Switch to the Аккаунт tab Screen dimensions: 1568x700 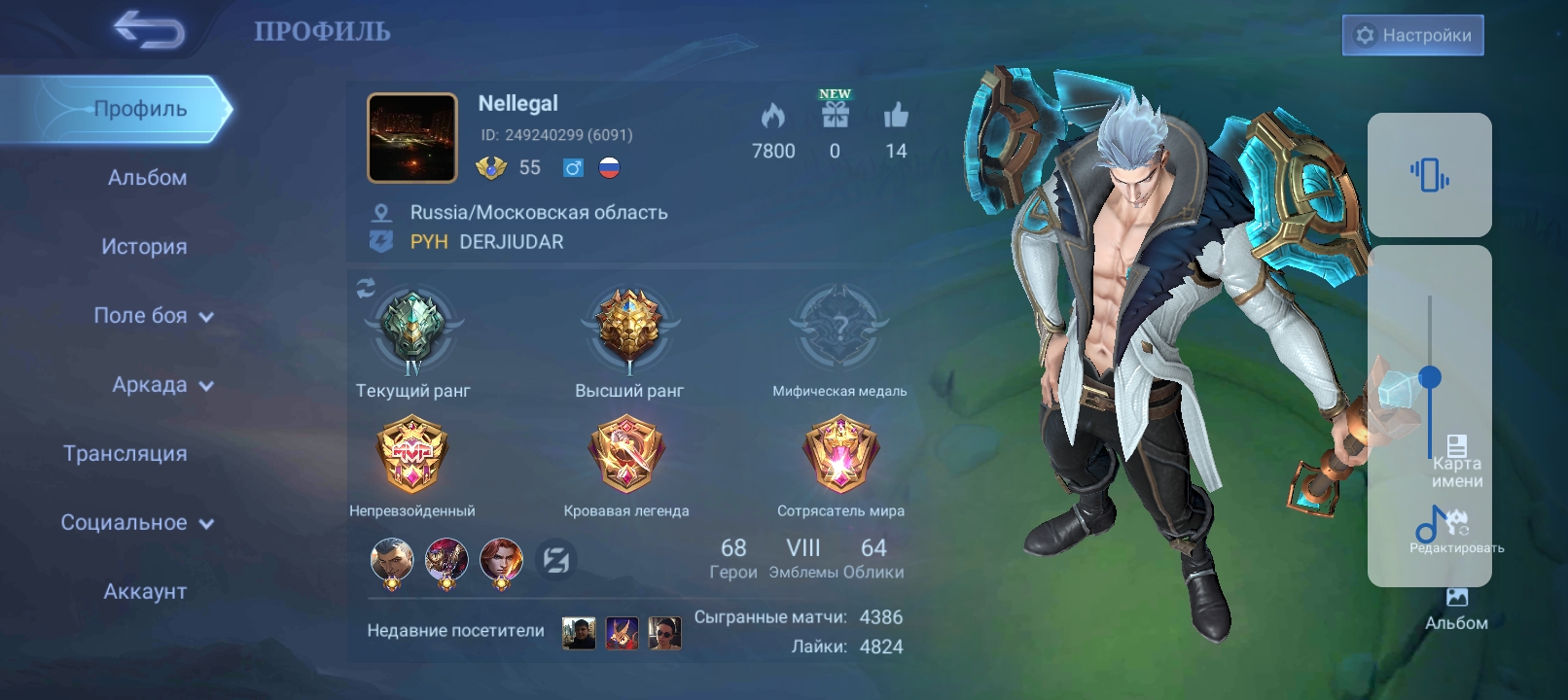click(145, 591)
